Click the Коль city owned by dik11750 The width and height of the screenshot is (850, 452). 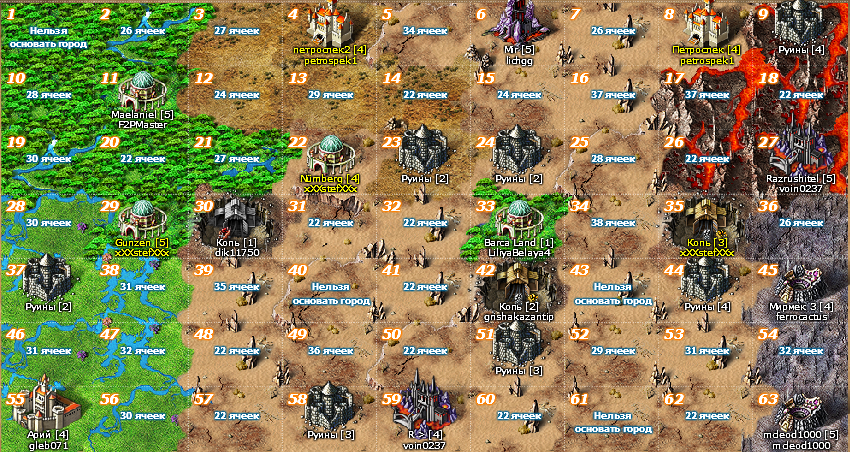235,217
